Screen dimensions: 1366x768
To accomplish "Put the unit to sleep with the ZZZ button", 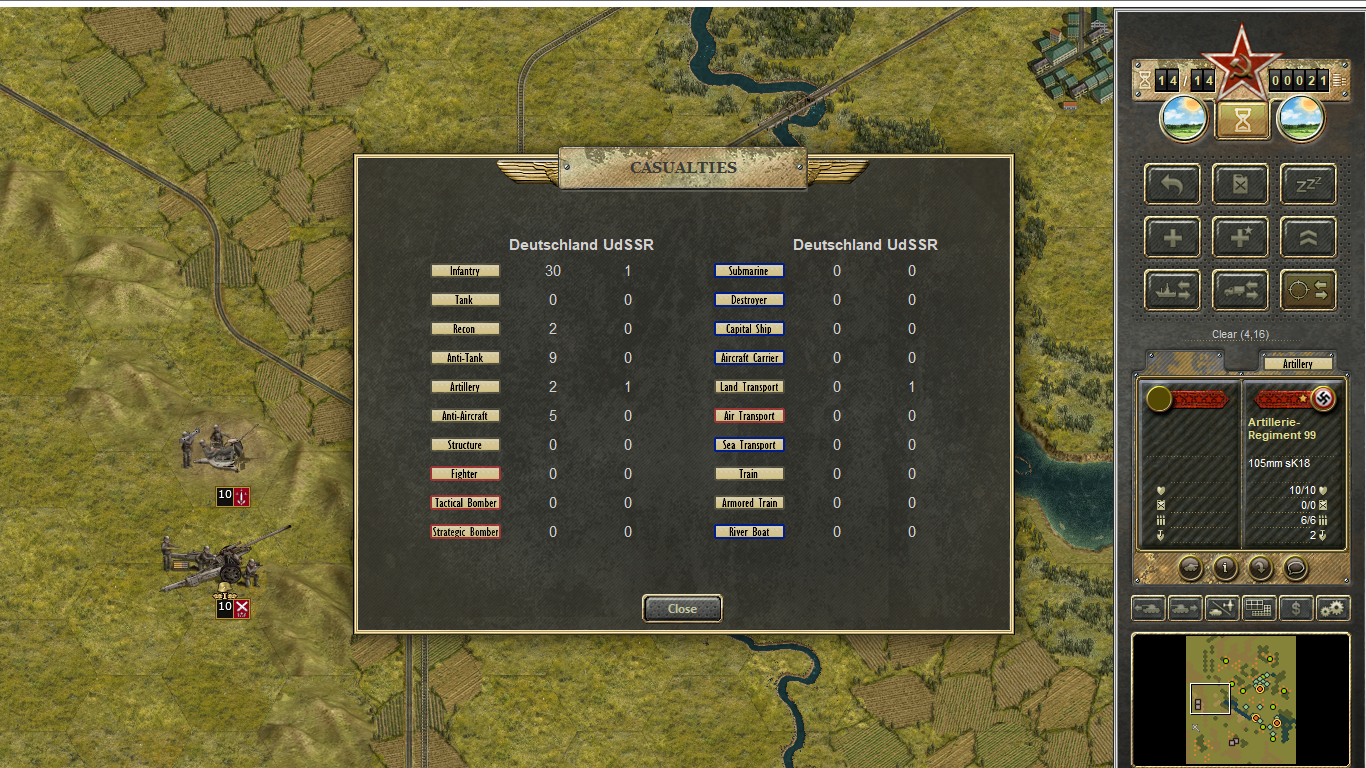I will [1308, 185].
